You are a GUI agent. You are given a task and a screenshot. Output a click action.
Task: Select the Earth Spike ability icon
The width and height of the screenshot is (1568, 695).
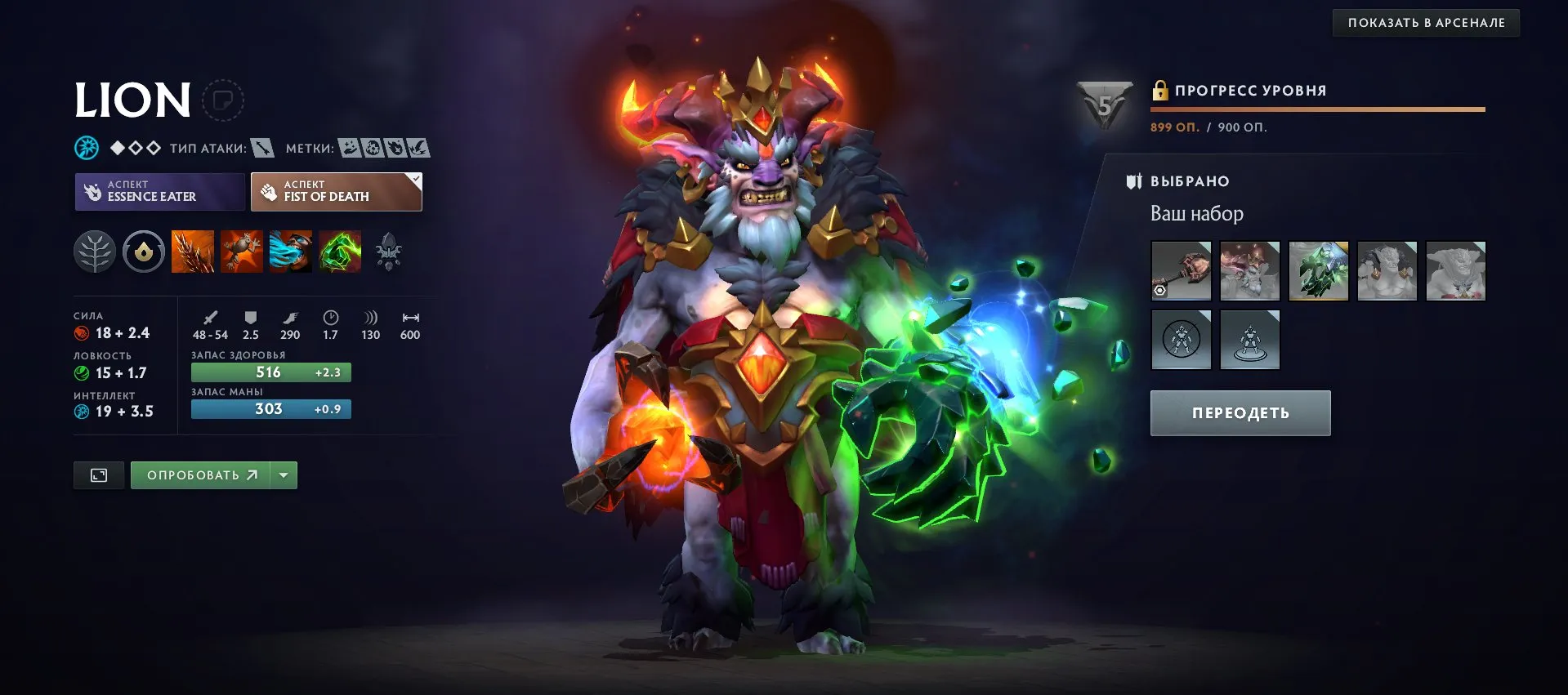coord(191,252)
